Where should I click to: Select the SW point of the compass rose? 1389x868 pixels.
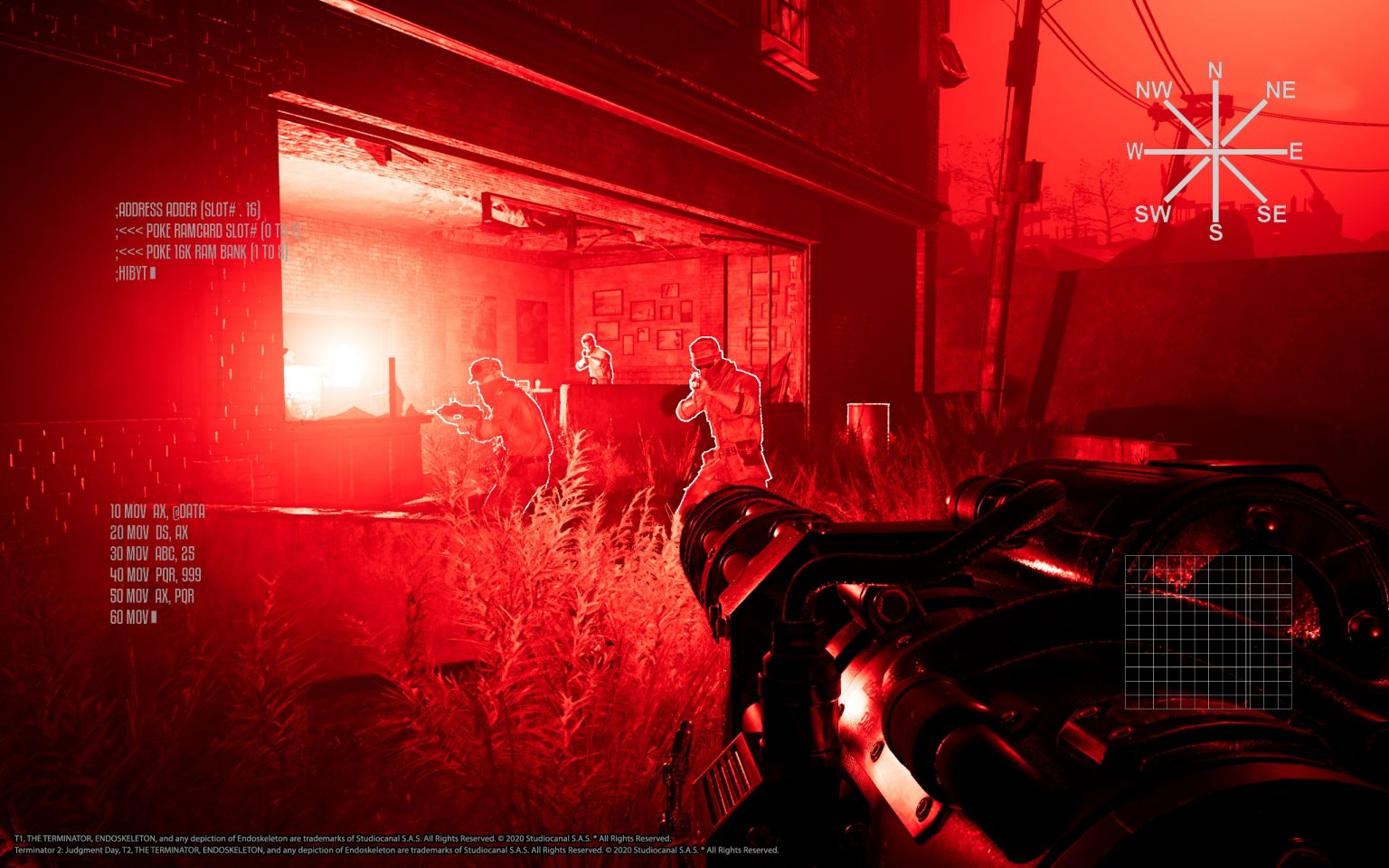tap(1152, 215)
